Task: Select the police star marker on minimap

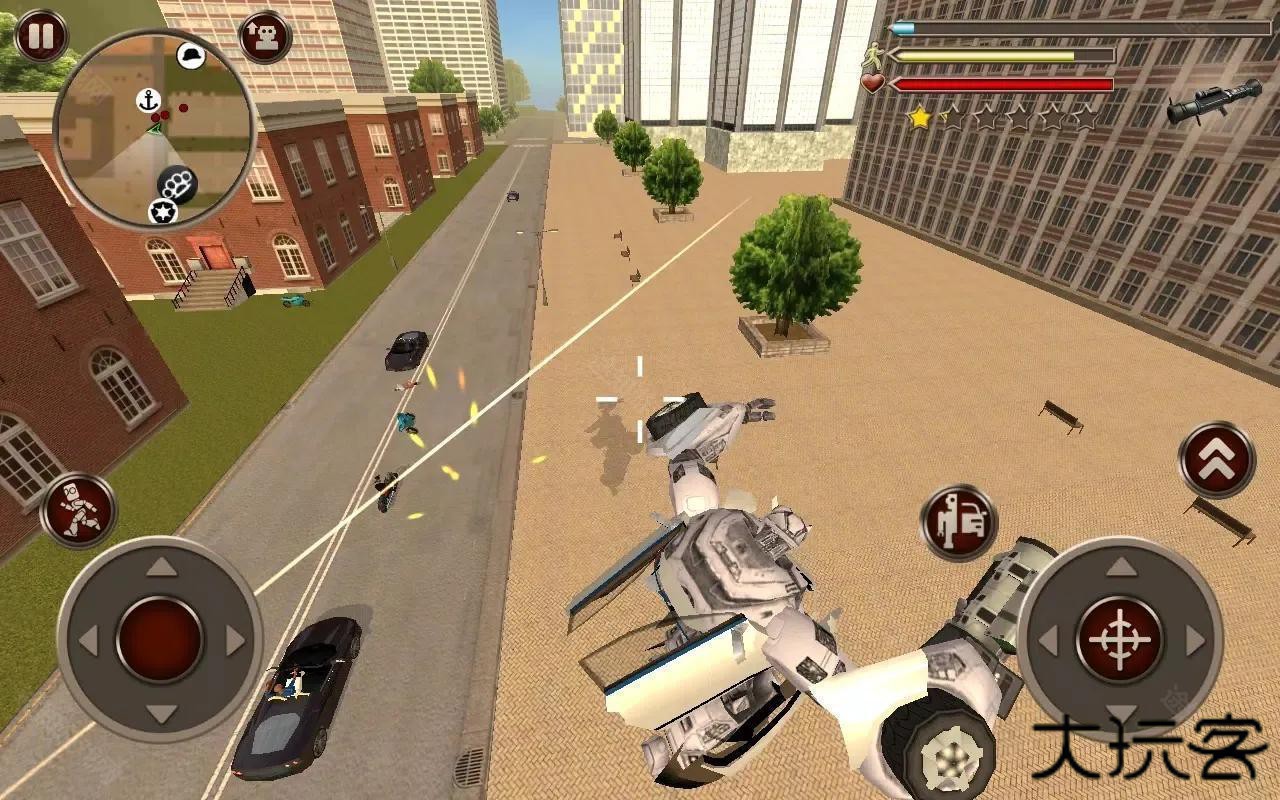Action: tap(161, 212)
